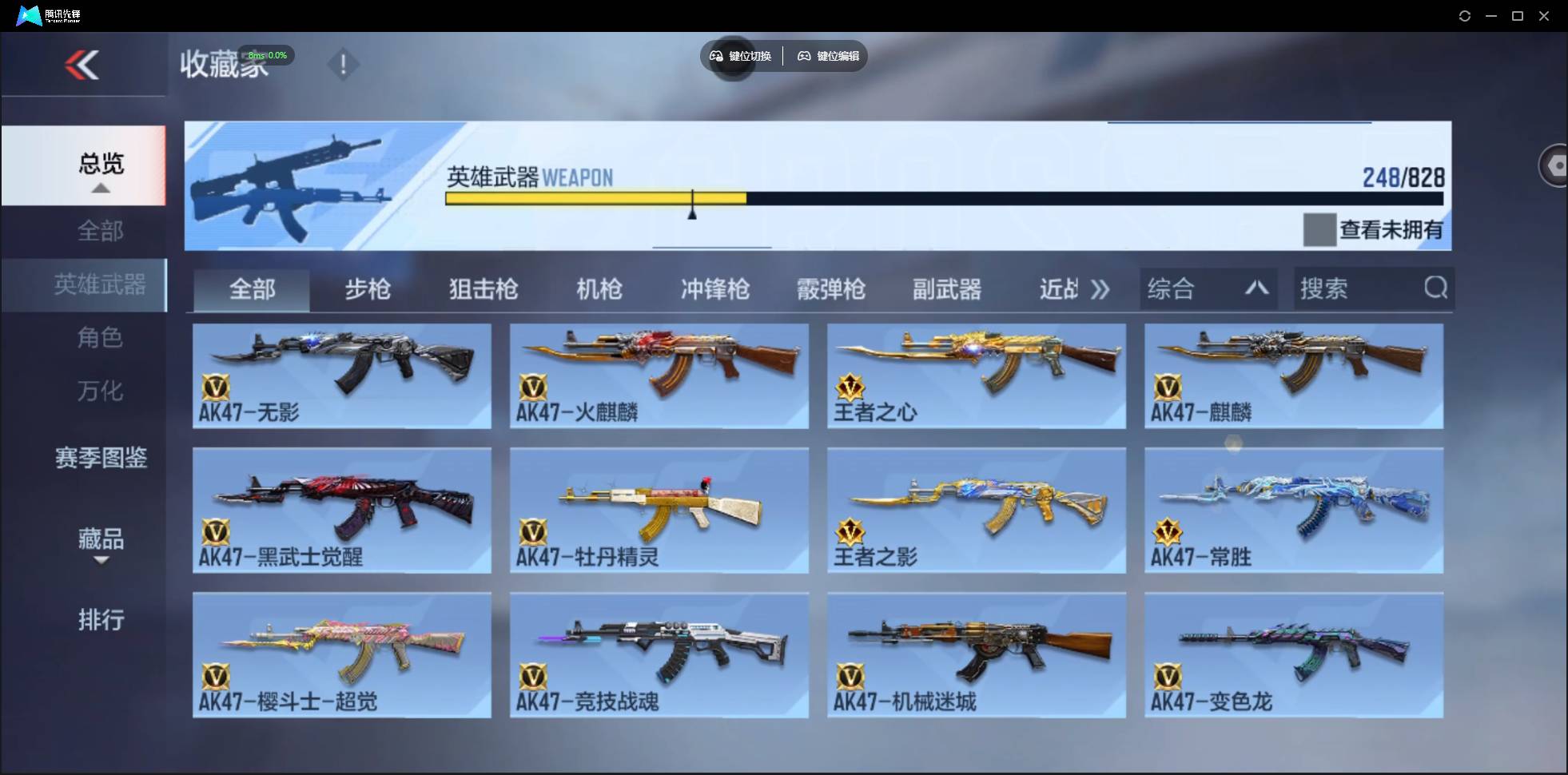This screenshot has height=775, width=1568.
Task: Select 英雄武器 in the left sidebar
Action: click(x=101, y=284)
